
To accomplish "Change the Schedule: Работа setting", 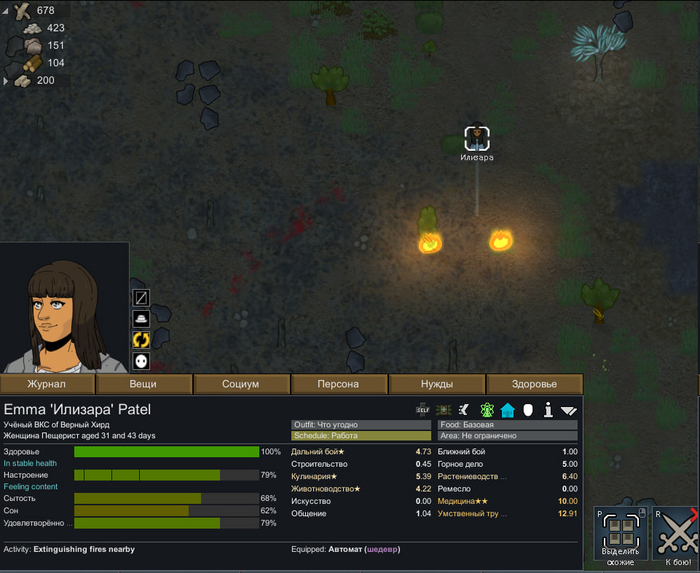I will point(360,436).
